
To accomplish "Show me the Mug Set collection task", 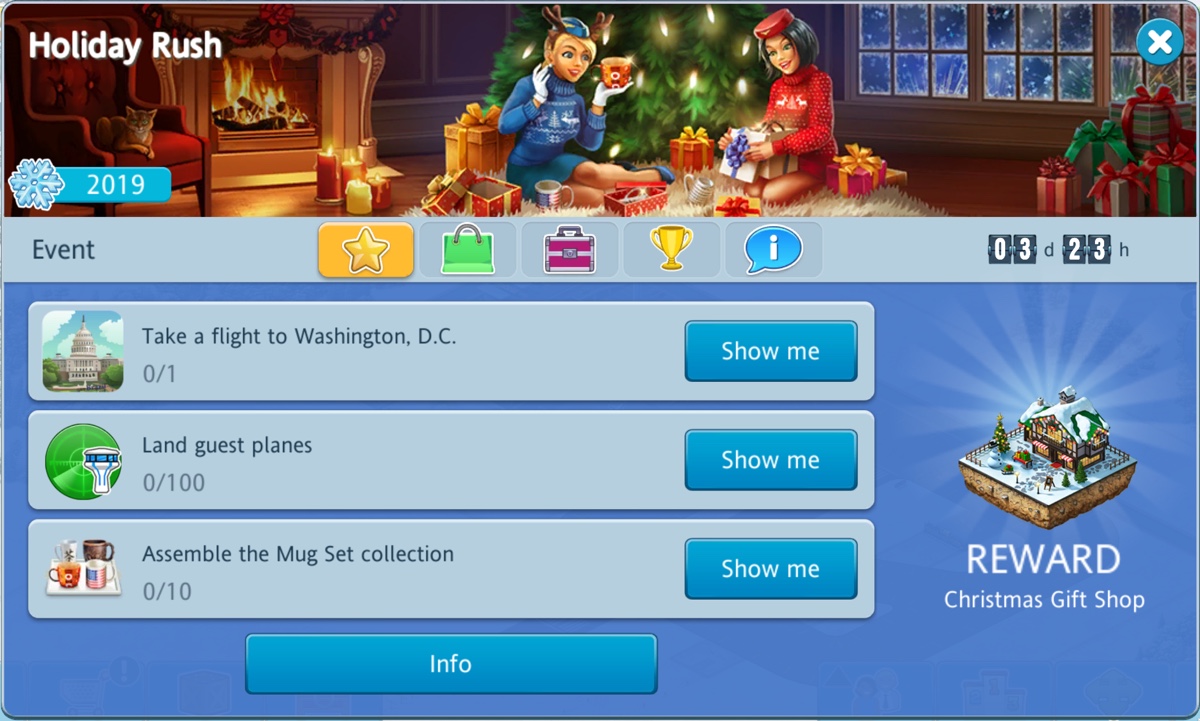I will (x=770, y=569).
